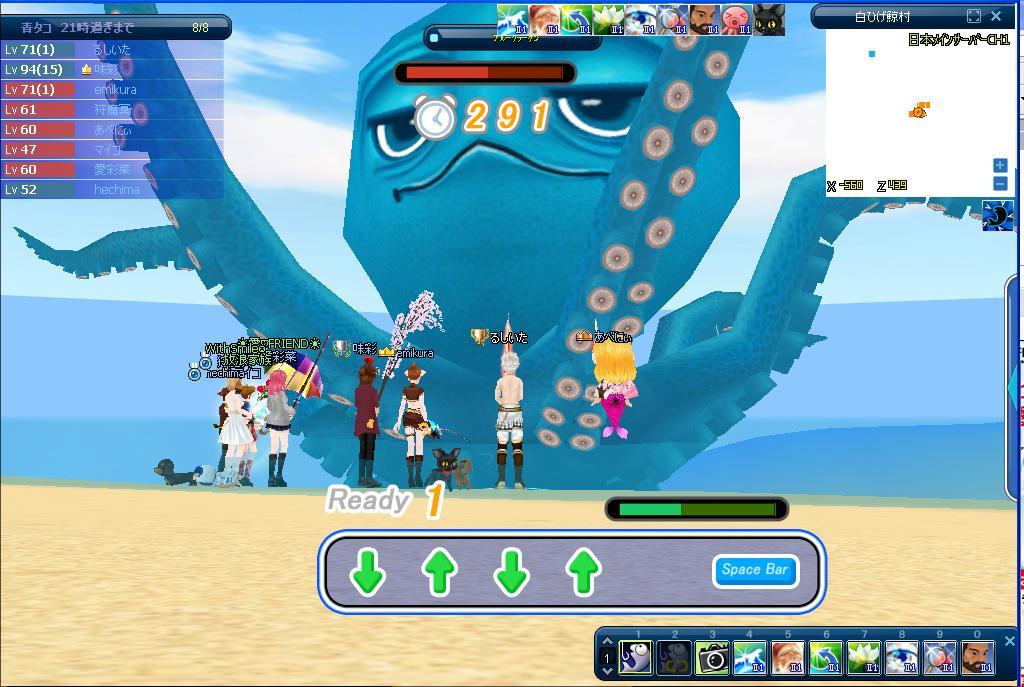The image size is (1024, 687).
Task: Activate the blue eye skill in hotbar
Action: pyautogui.click(x=901, y=658)
